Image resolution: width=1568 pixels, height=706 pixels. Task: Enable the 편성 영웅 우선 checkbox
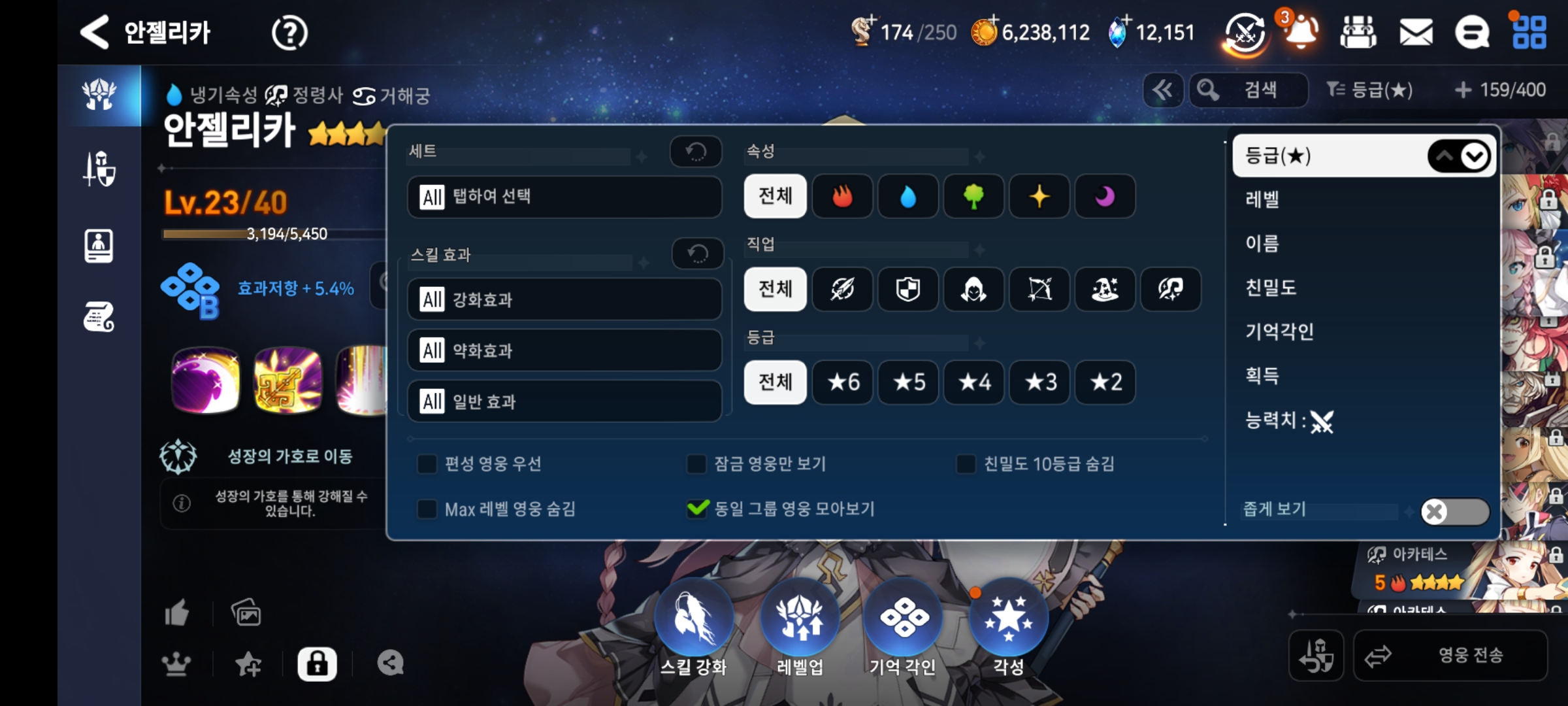[427, 464]
